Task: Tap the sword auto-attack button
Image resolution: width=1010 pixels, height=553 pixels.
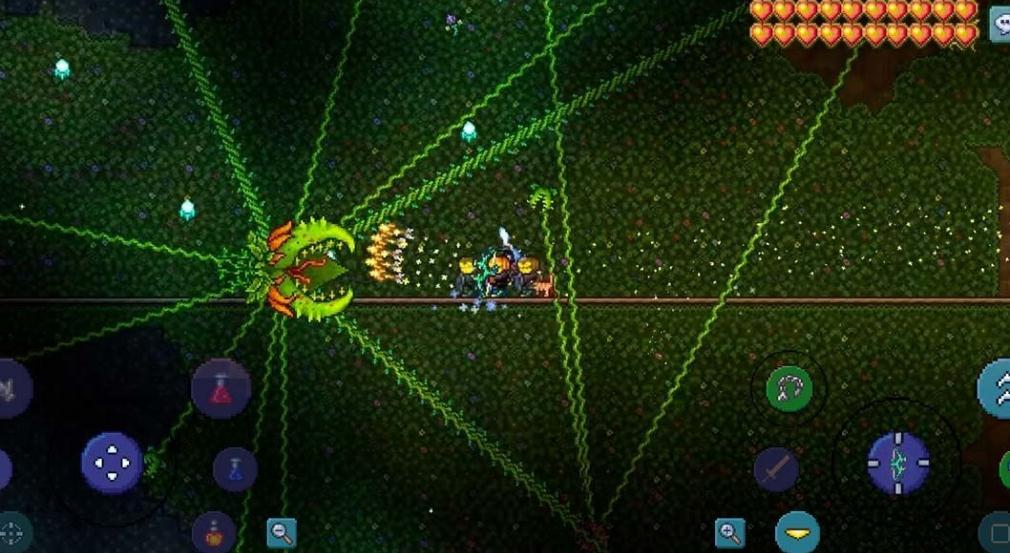Action: [775, 469]
